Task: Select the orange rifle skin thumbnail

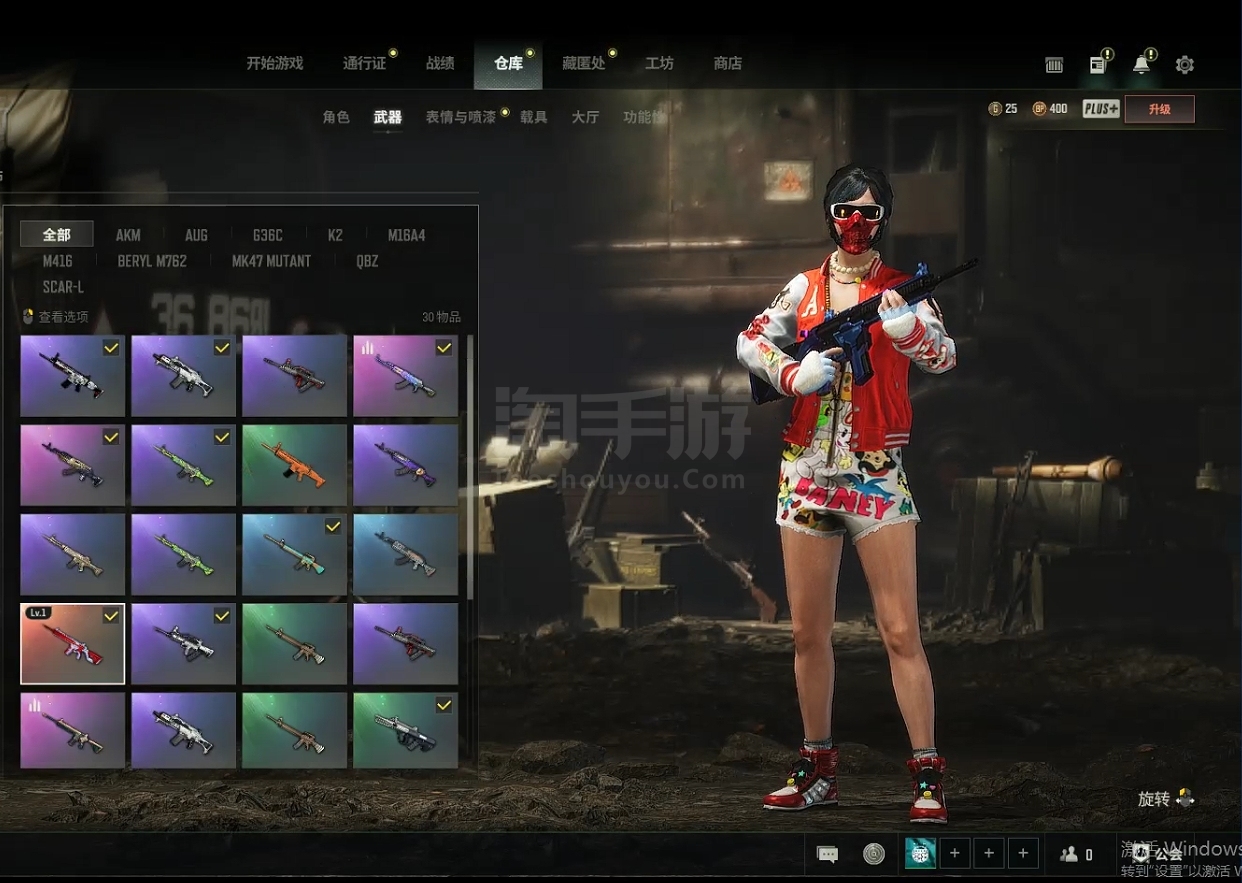Action: tap(294, 466)
